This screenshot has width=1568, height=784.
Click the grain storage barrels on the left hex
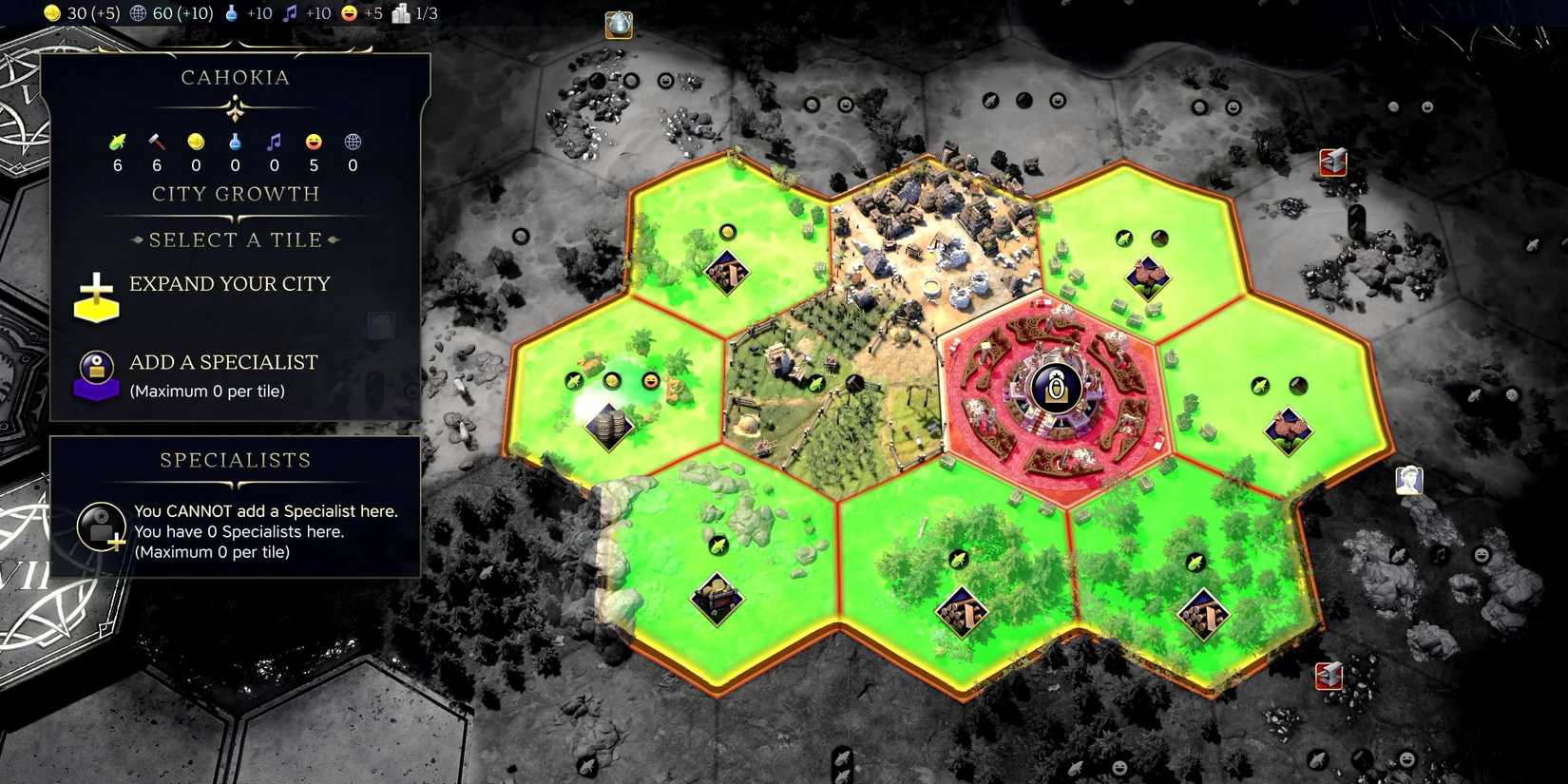click(x=608, y=428)
